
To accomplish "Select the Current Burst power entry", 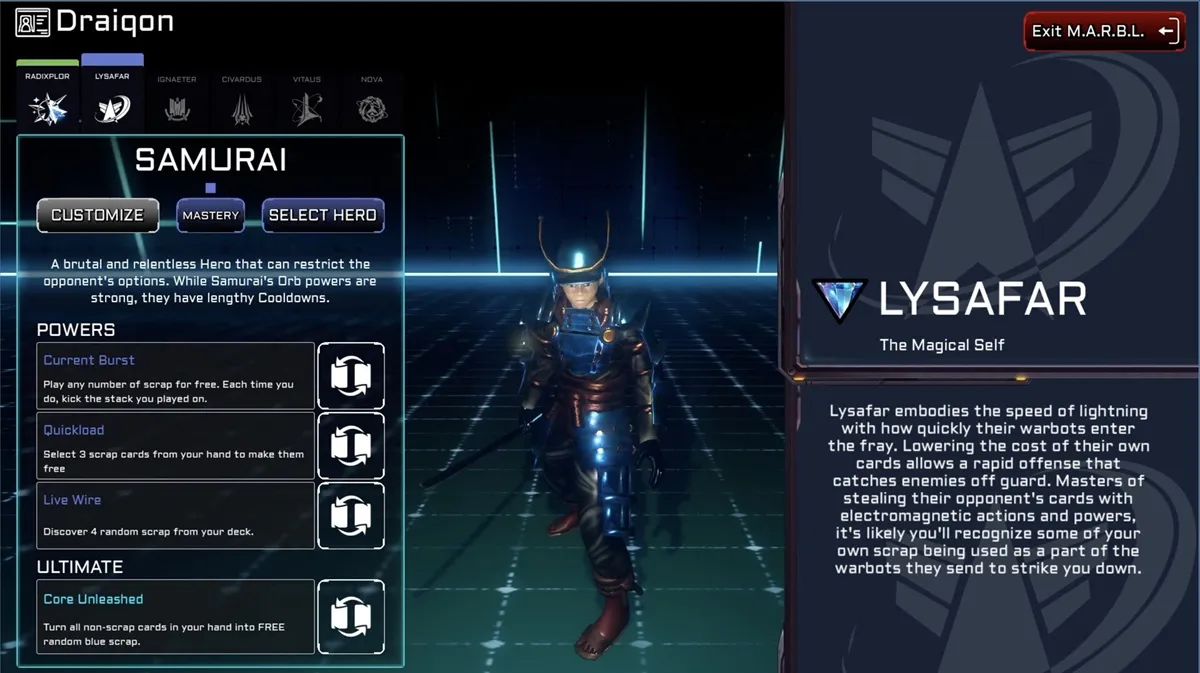I will [176, 376].
